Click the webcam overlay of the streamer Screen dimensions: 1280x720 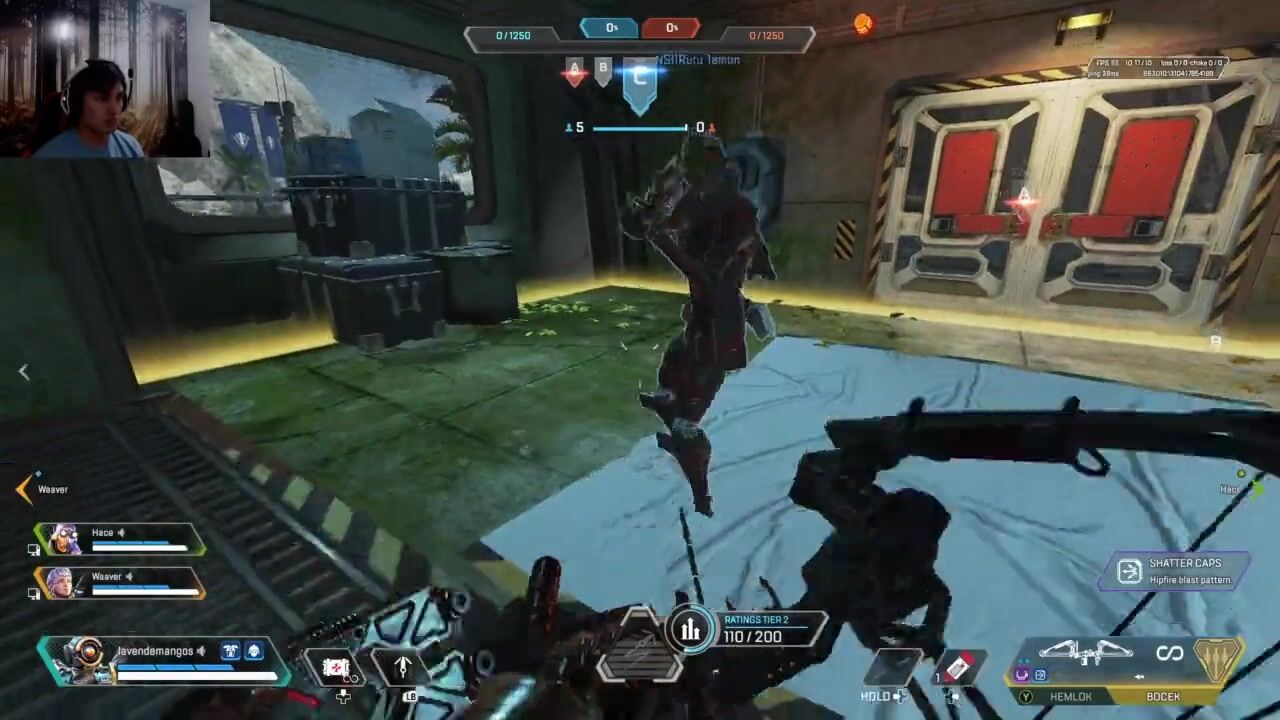(x=104, y=79)
